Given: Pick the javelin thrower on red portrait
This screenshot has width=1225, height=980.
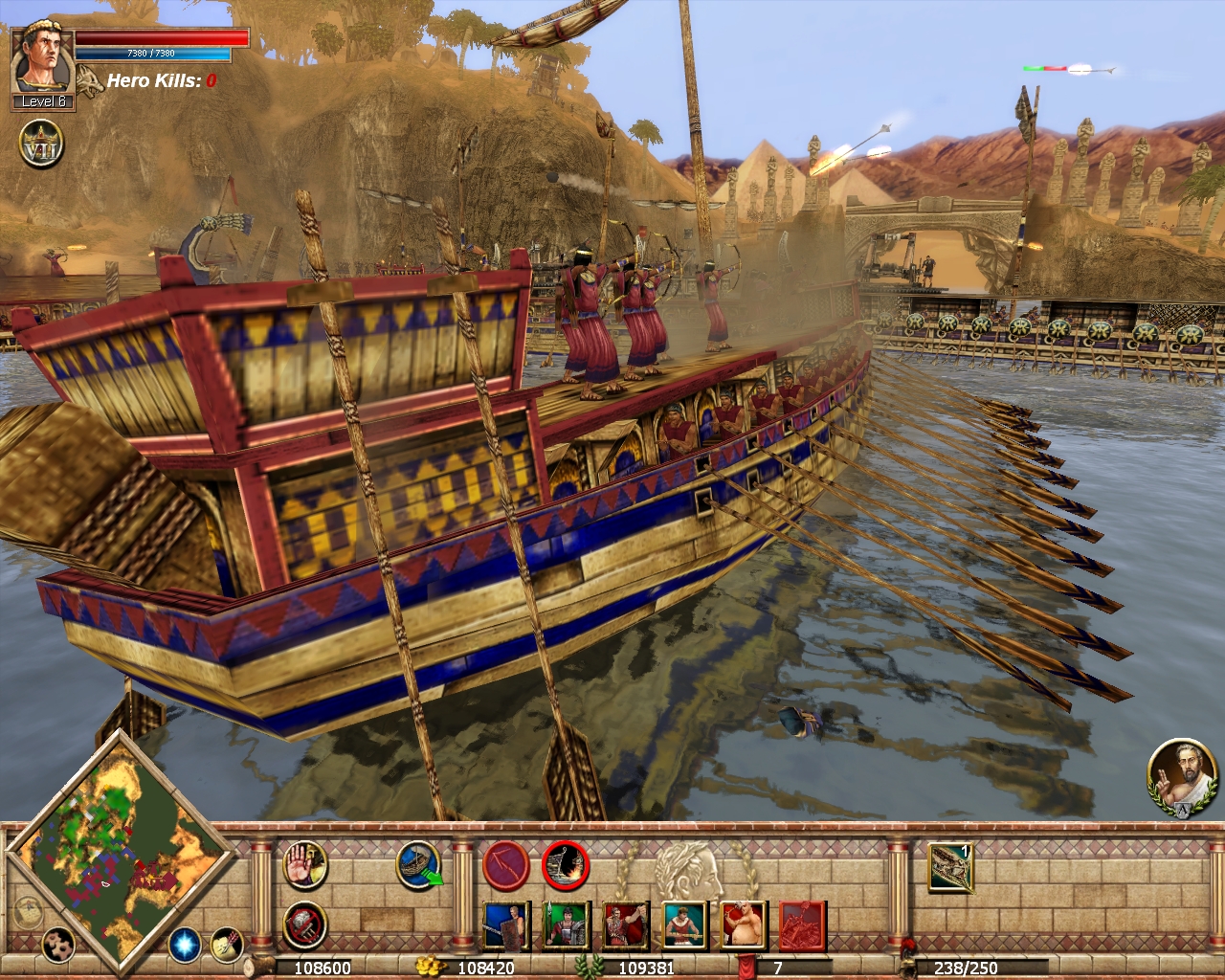Looking at the screenshot, I should [625, 925].
